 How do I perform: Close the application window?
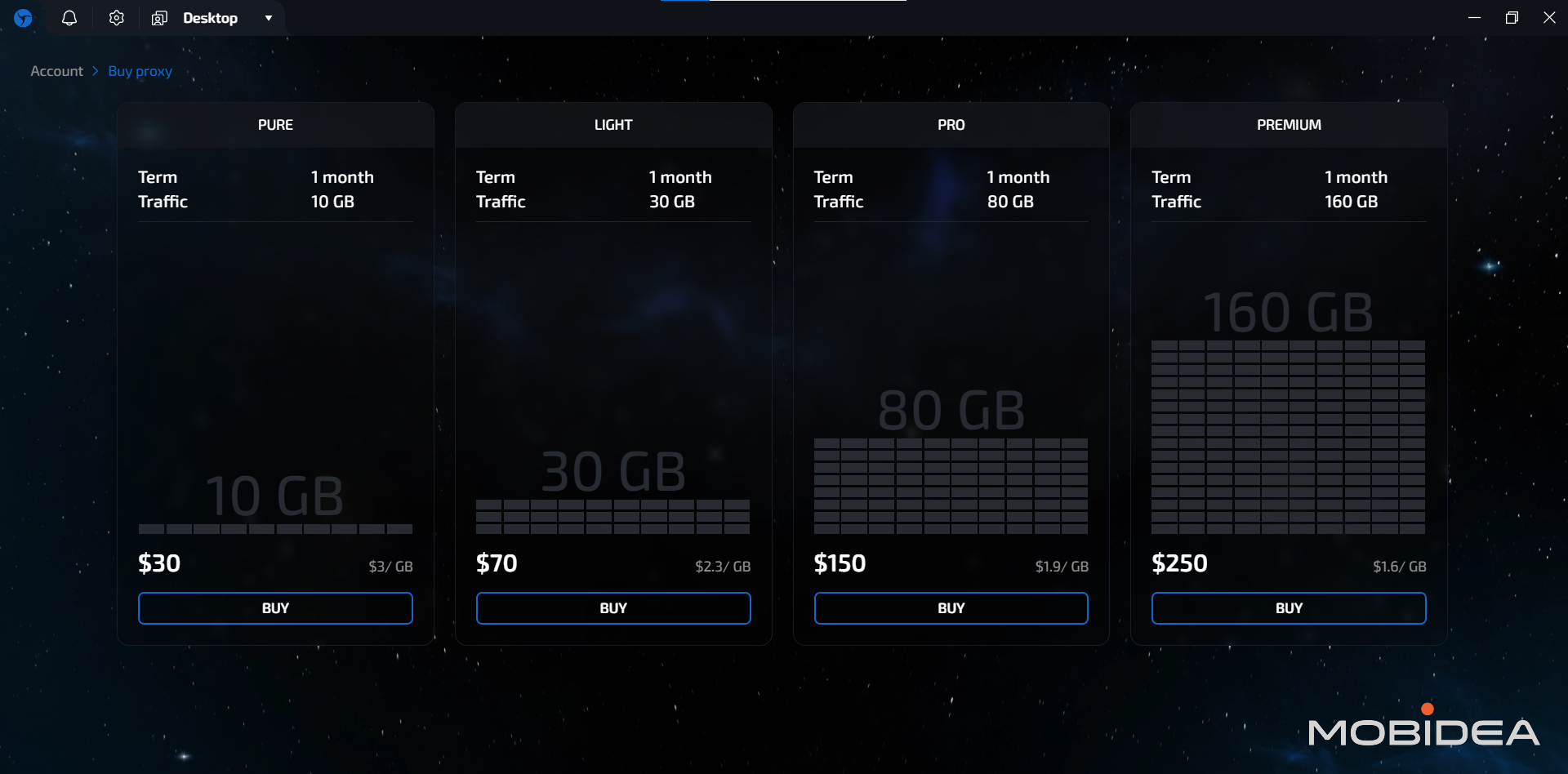[x=1549, y=18]
